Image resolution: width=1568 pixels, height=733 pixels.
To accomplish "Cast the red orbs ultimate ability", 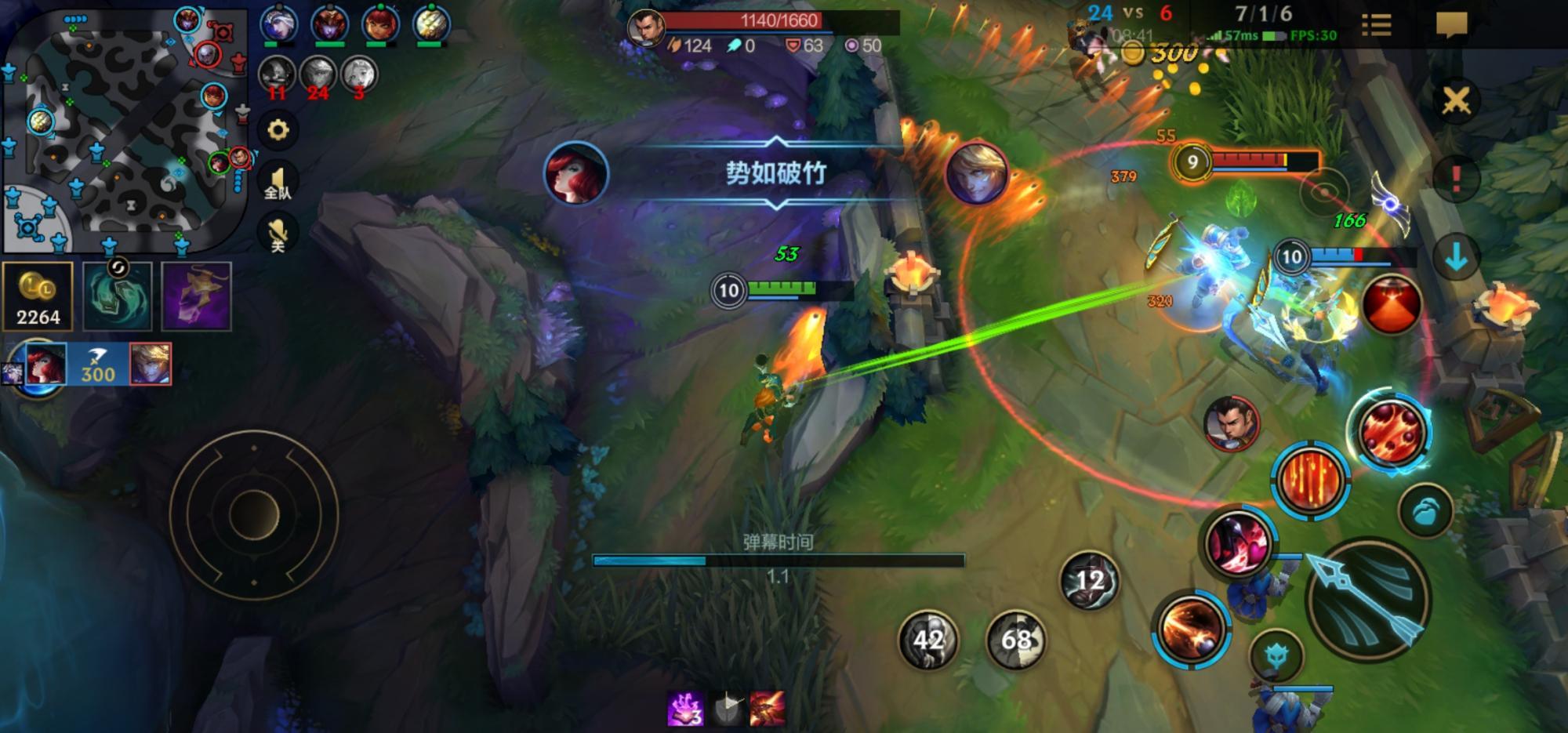I will (x=1389, y=433).
